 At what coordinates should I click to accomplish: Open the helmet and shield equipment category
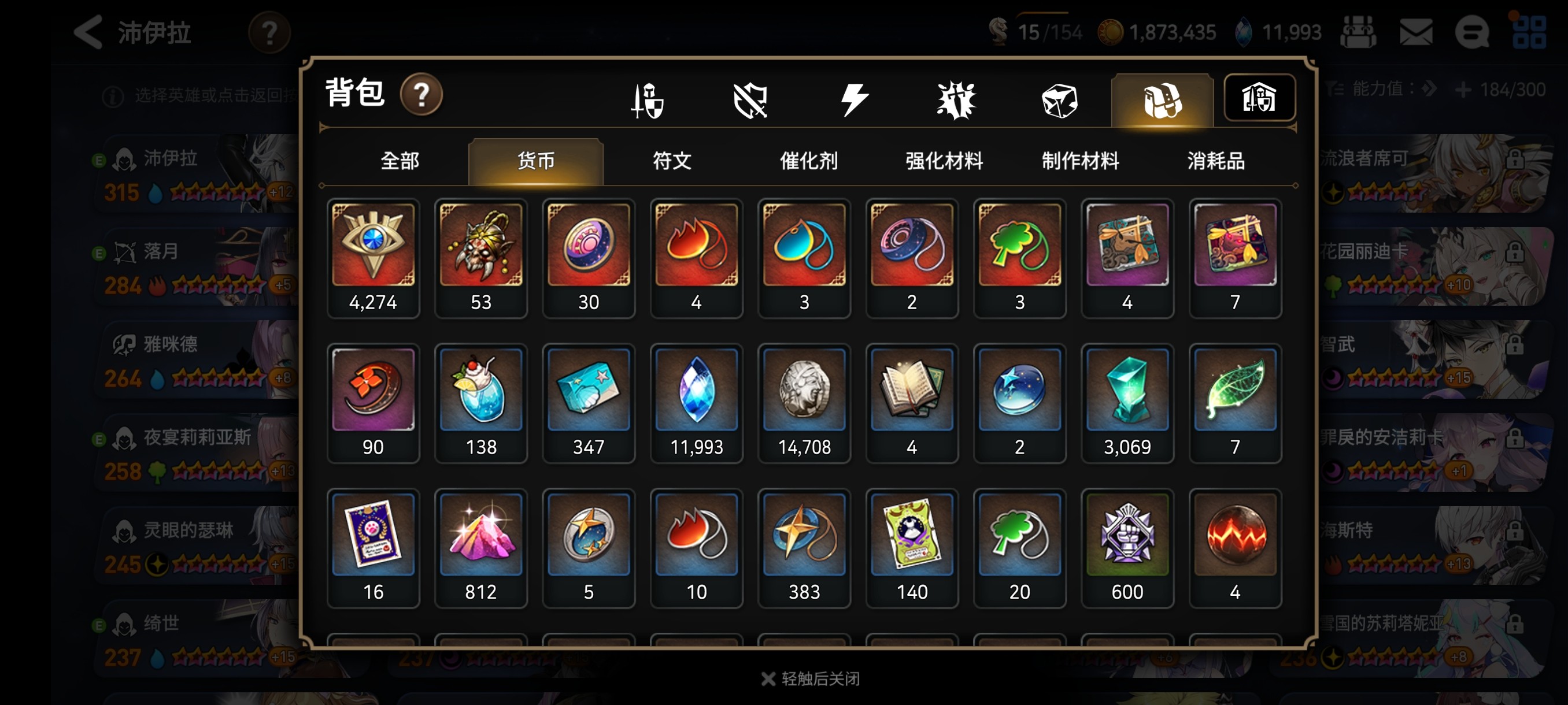click(x=648, y=101)
